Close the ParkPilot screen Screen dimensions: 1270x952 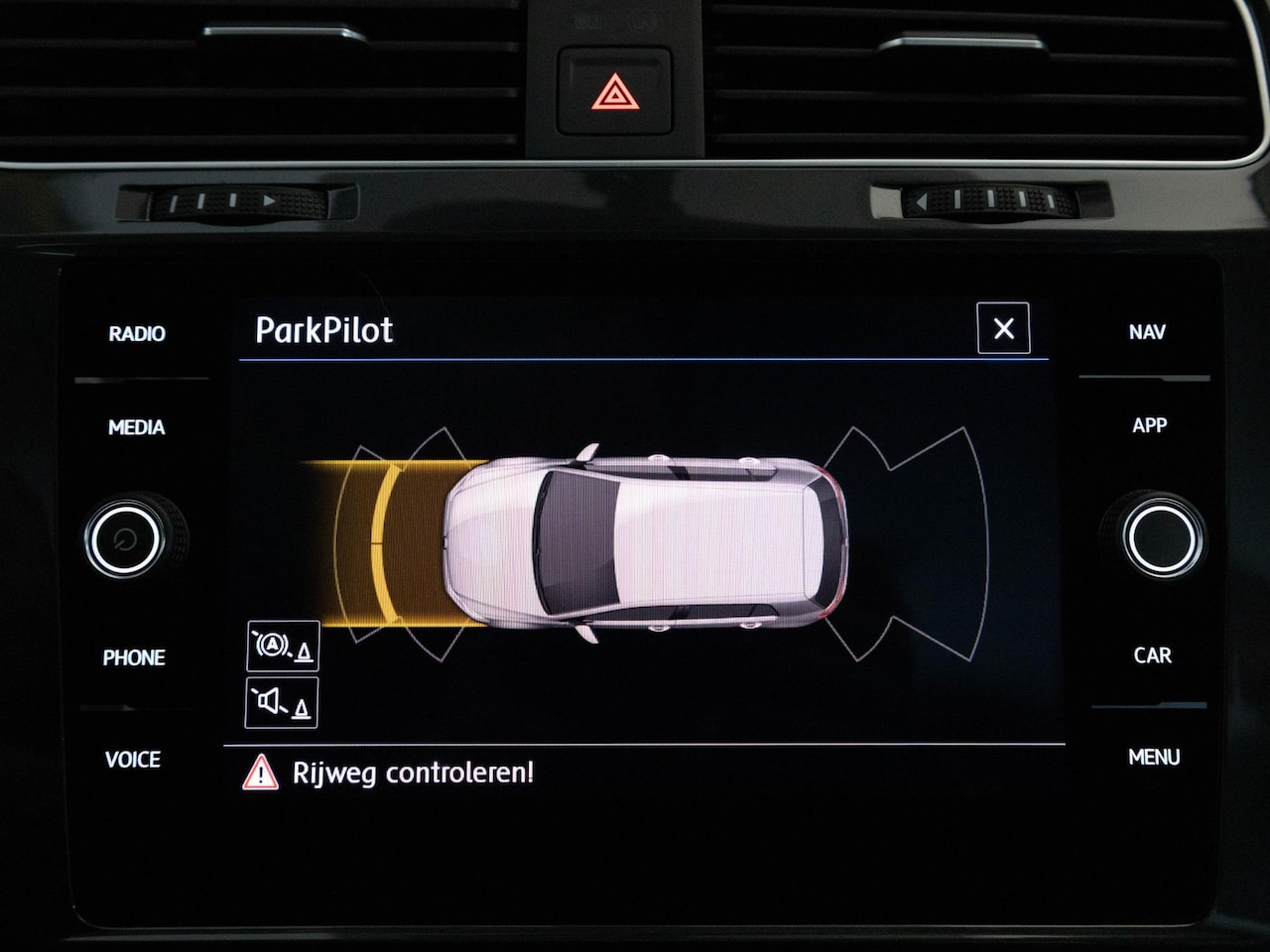1003,328
